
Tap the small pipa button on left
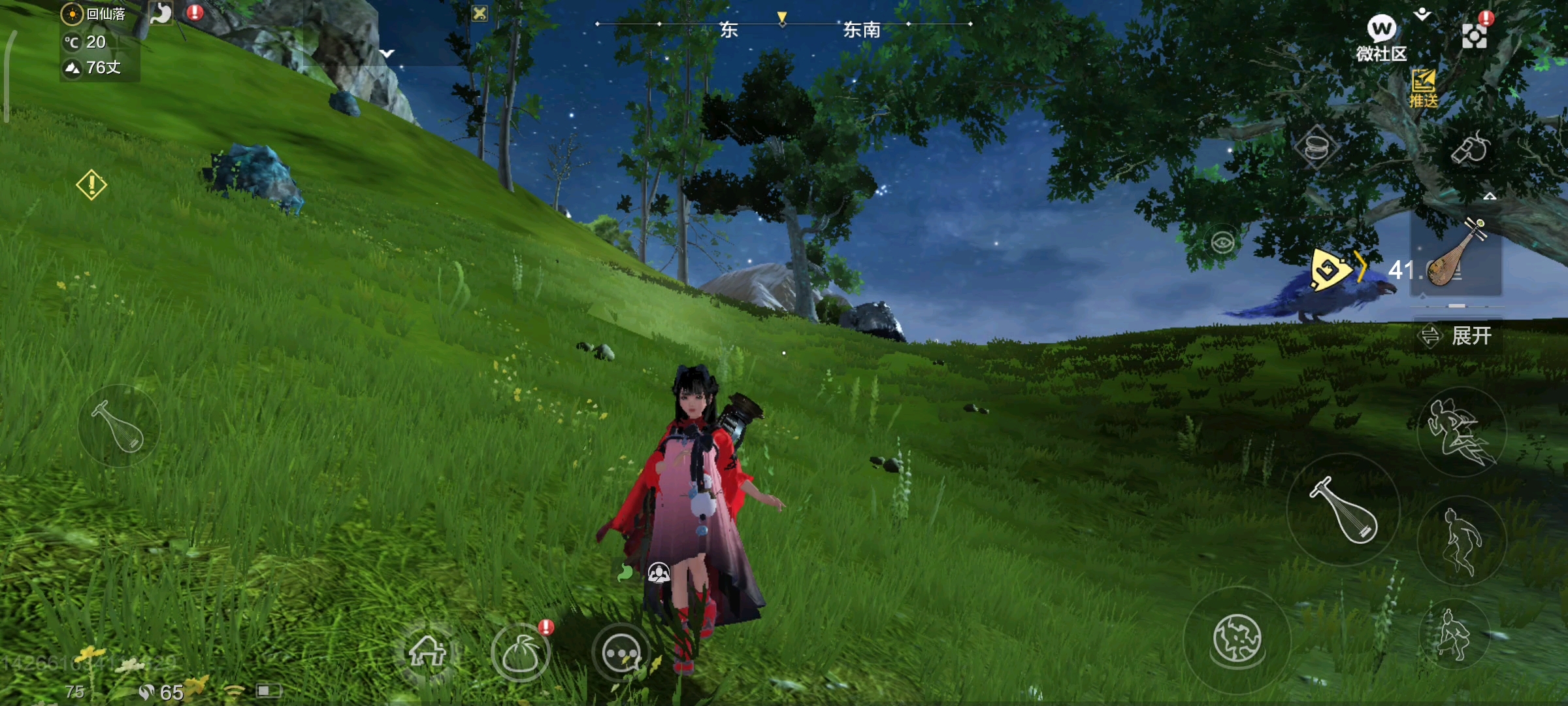(x=119, y=426)
